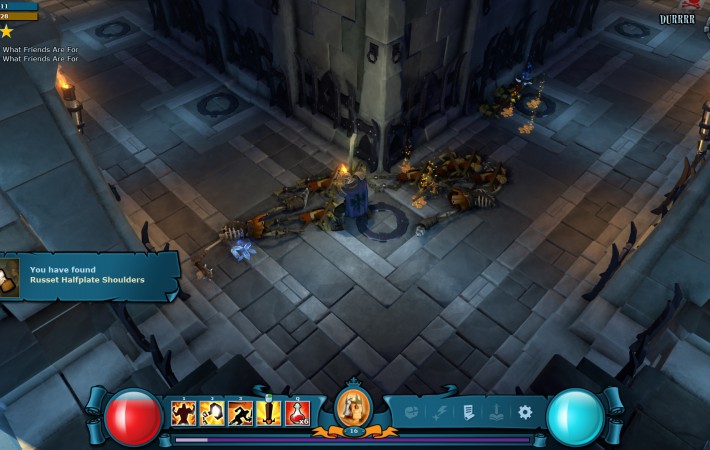Screen dimensions: 710x450
Task: Open the inventory chest menu icon
Action: pyautogui.click(x=412, y=412)
